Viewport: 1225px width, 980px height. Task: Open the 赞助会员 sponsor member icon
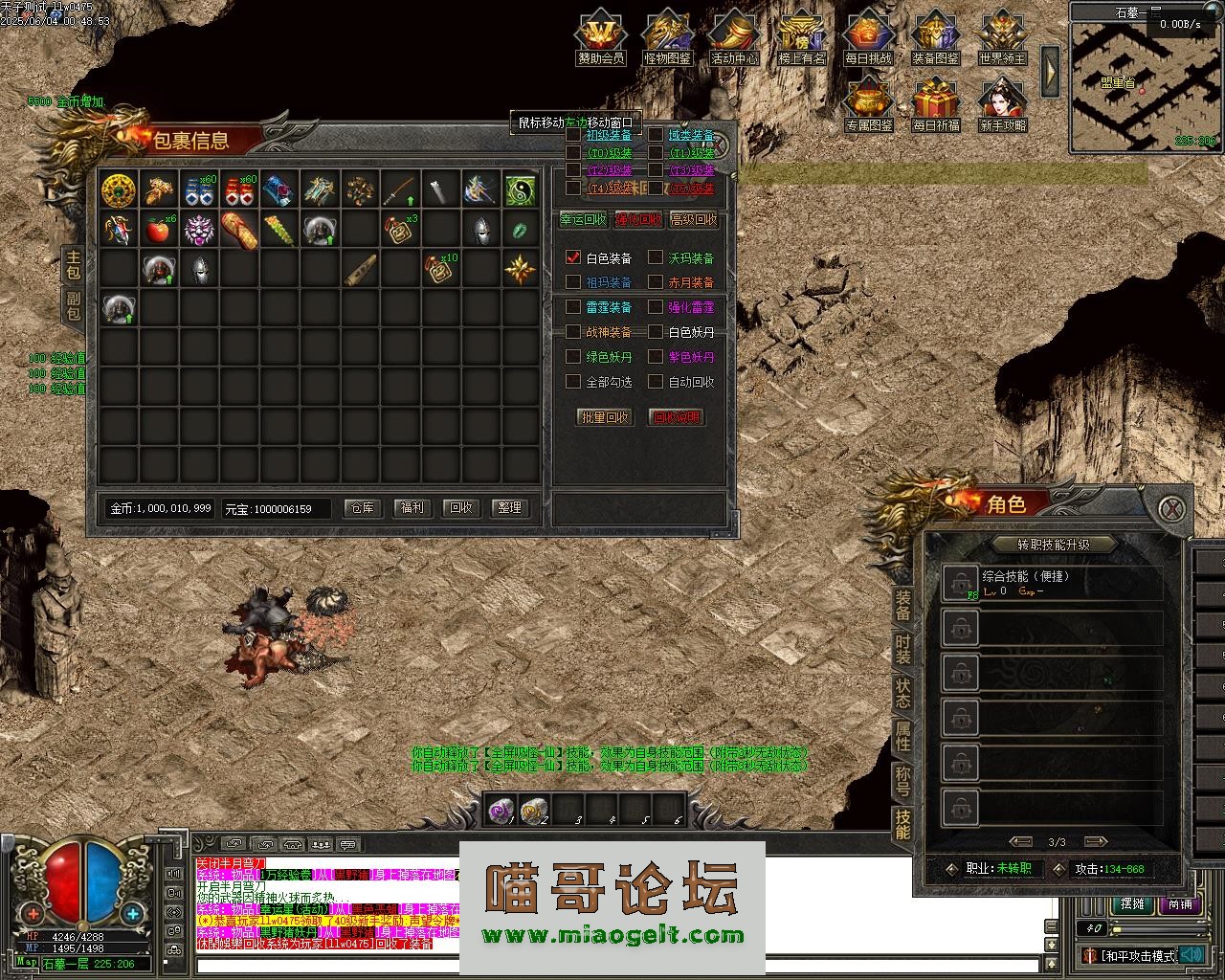600,38
